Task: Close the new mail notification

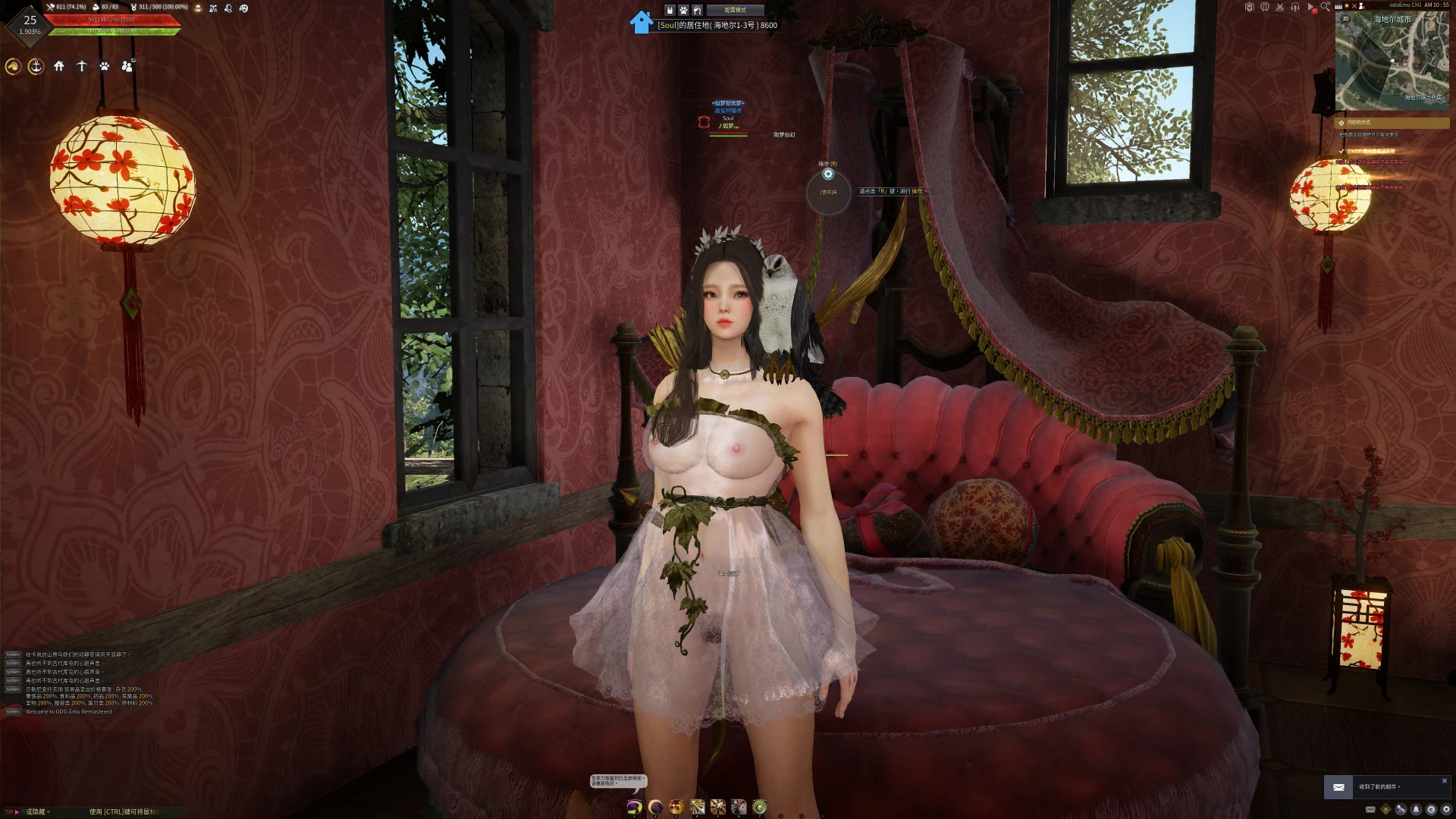Action: tap(1444, 780)
